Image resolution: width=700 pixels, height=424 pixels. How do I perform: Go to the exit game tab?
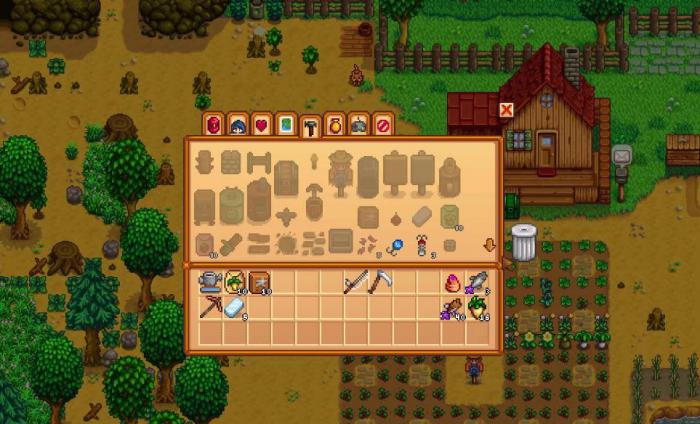coord(383,125)
